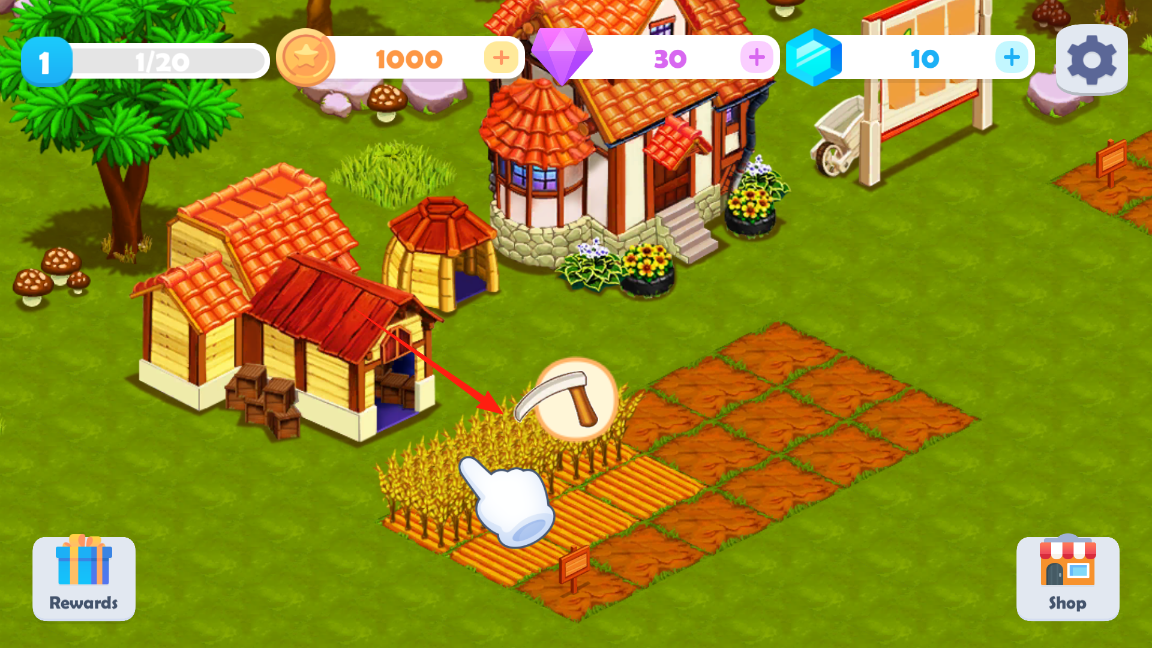Select the sickle harvest tool bubble

point(575,399)
